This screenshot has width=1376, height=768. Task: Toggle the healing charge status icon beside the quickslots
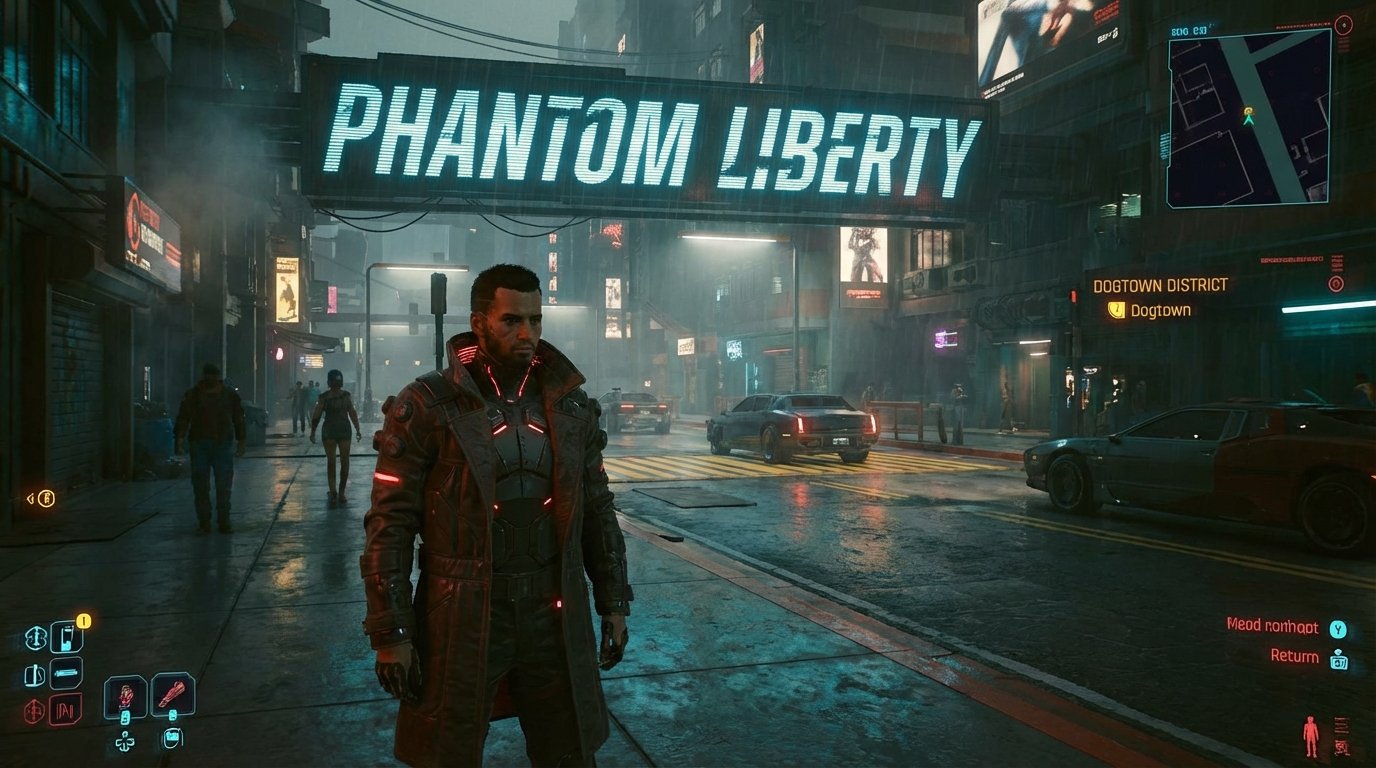tap(36, 636)
